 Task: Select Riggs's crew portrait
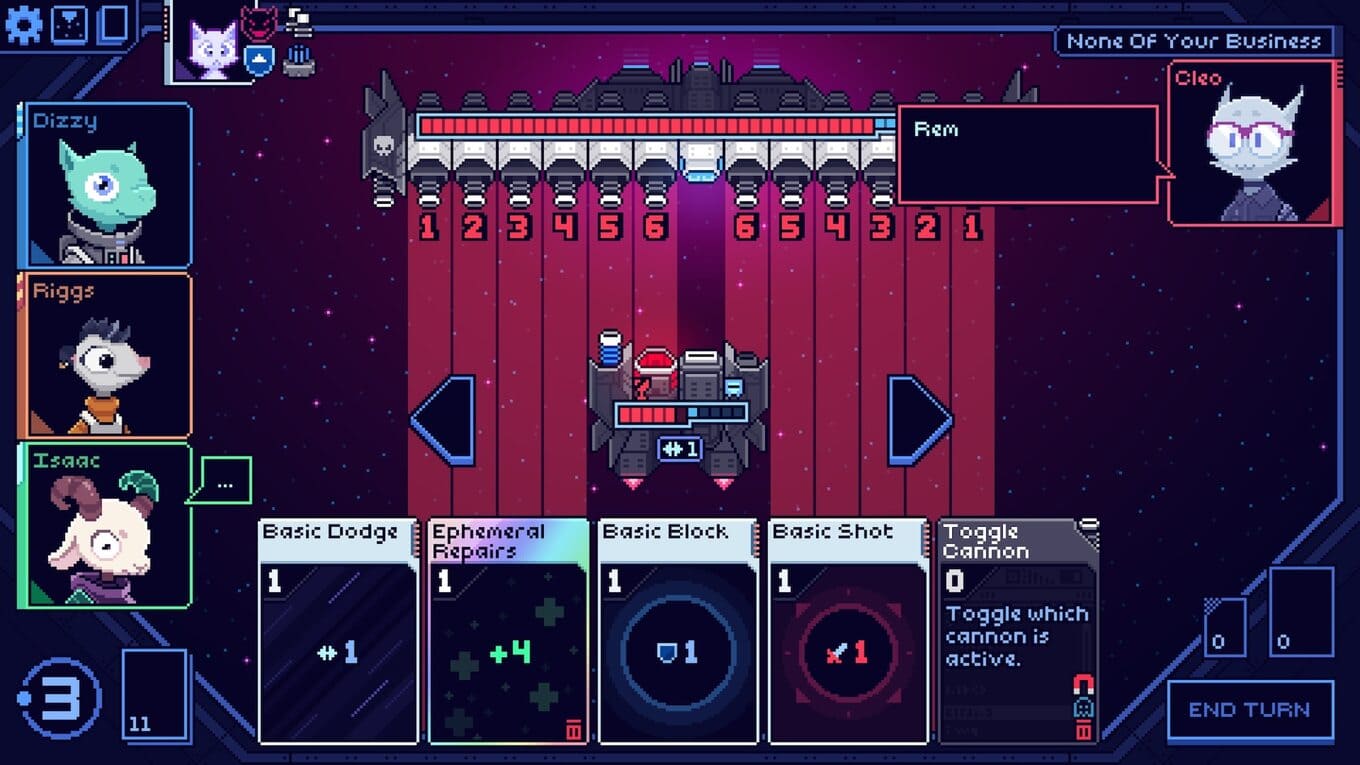coord(105,355)
